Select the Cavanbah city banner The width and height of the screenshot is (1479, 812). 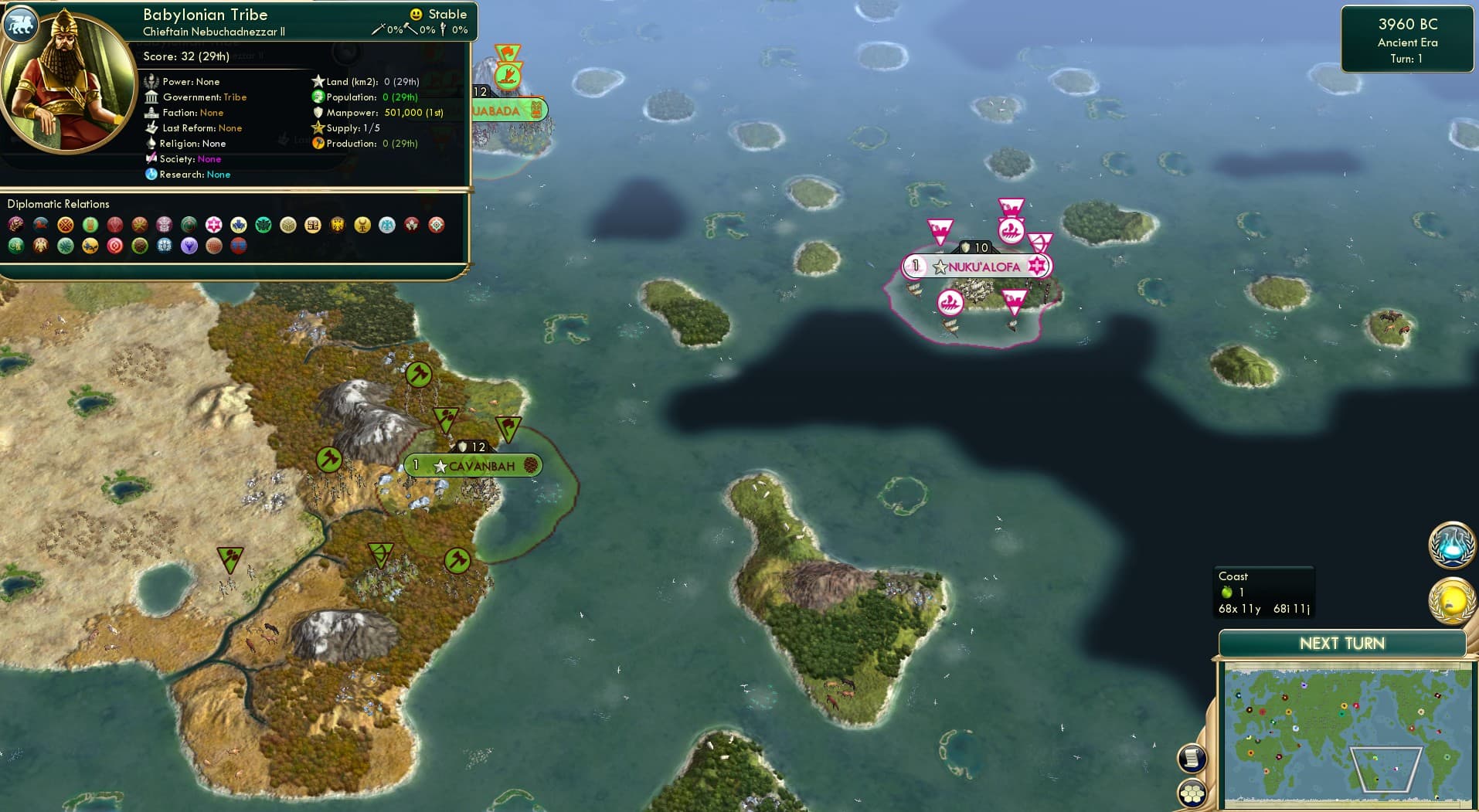click(473, 465)
